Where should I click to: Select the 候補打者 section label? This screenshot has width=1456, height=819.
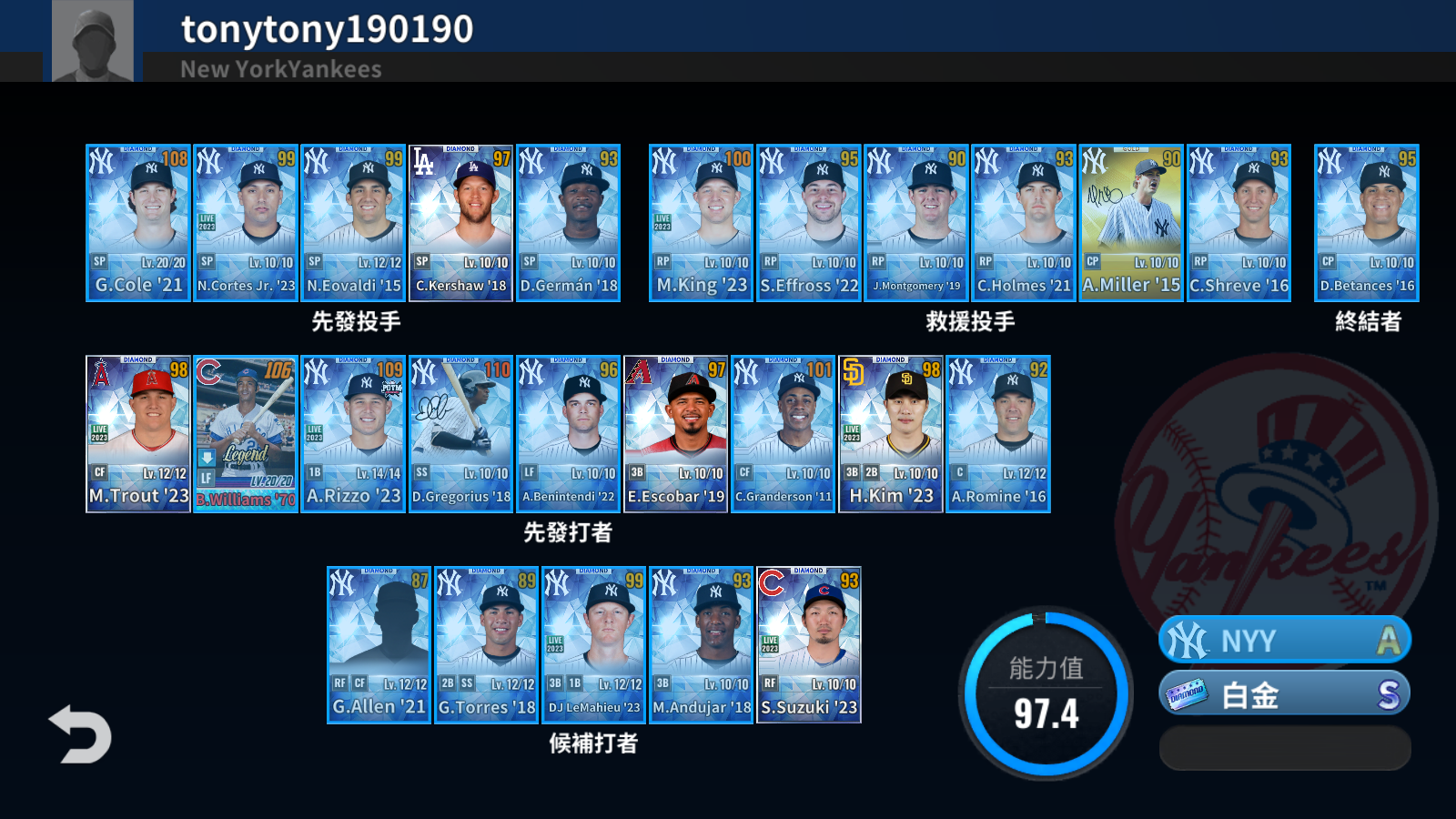pyautogui.click(x=594, y=746)
